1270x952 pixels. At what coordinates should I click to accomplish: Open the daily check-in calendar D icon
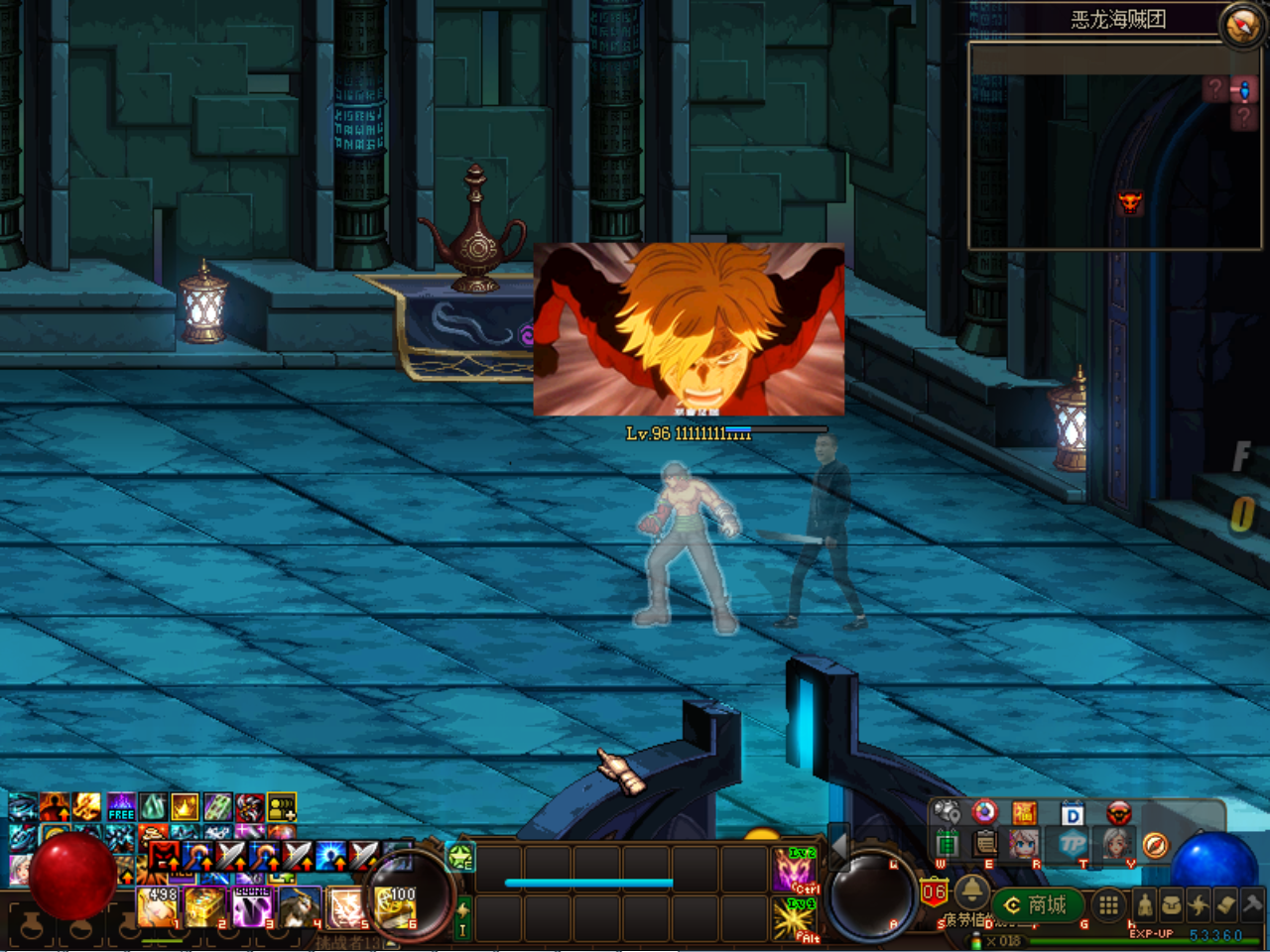[x=1072, y=813]
